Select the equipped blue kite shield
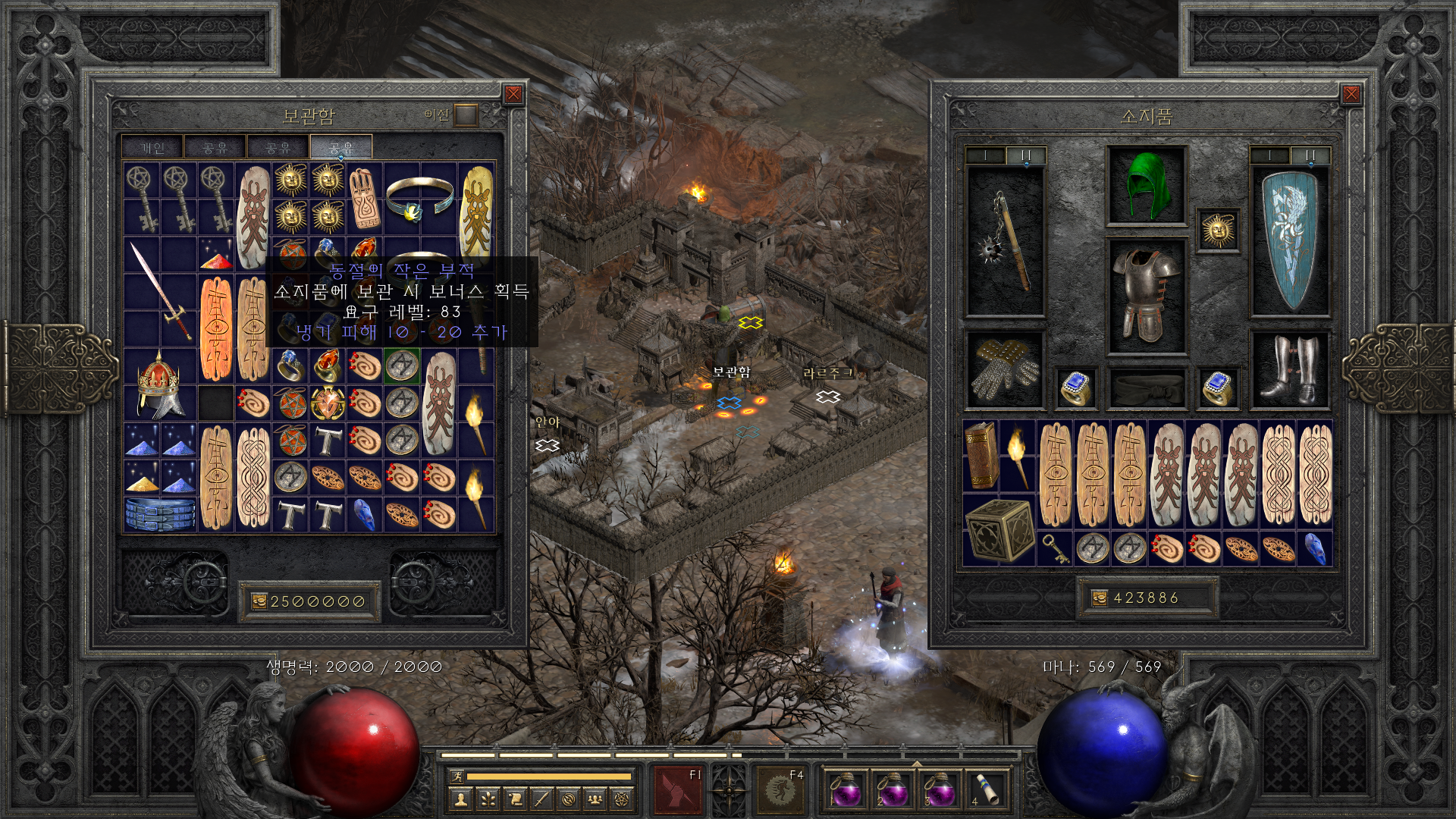 point(1289,241)
